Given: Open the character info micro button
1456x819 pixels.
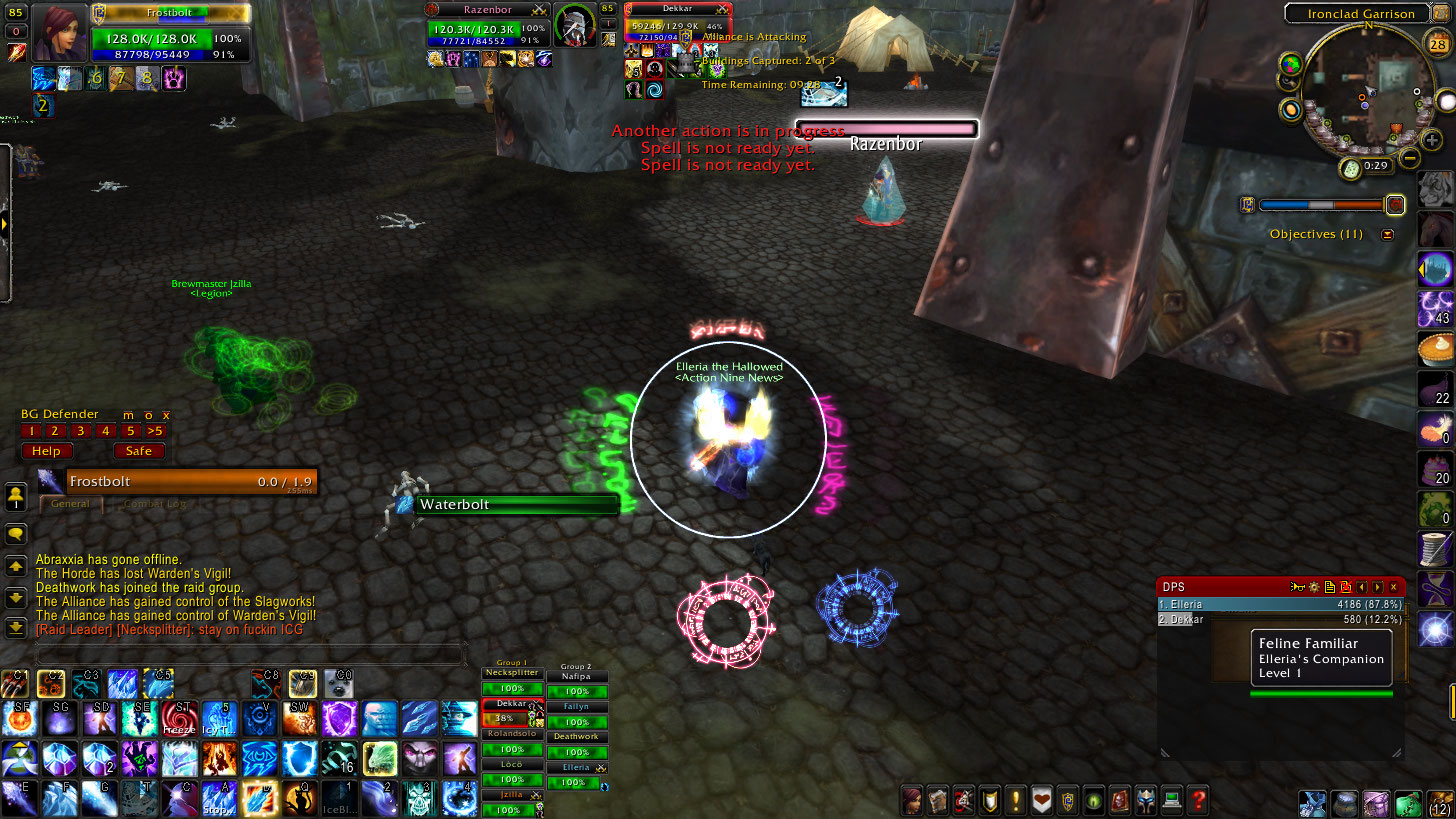Looking at the screenshot, I should [x=912, y=800].
